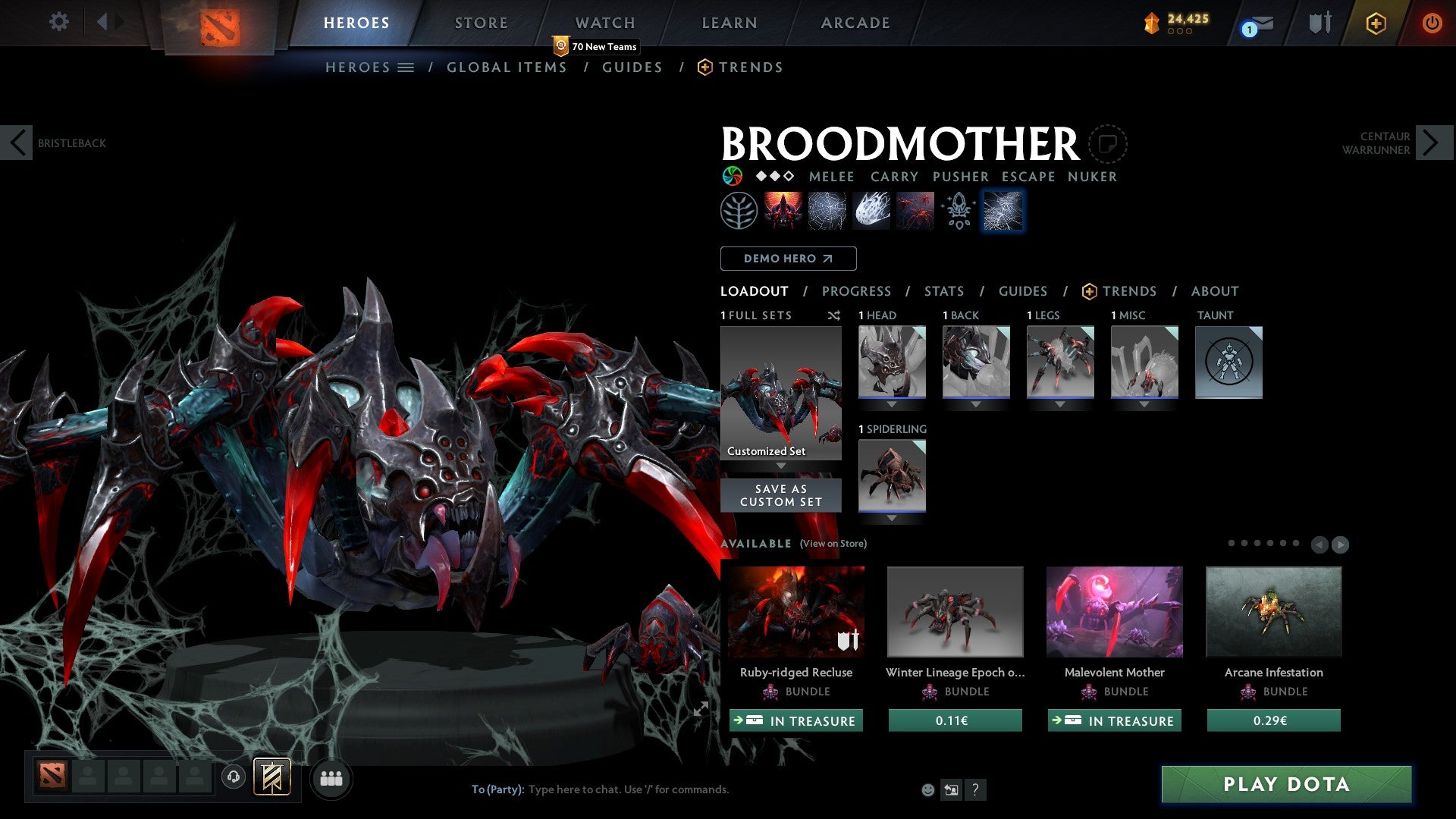The image size is (1456, 819).
Task: Click the power button top right
Action: [x=1432, y=22]
